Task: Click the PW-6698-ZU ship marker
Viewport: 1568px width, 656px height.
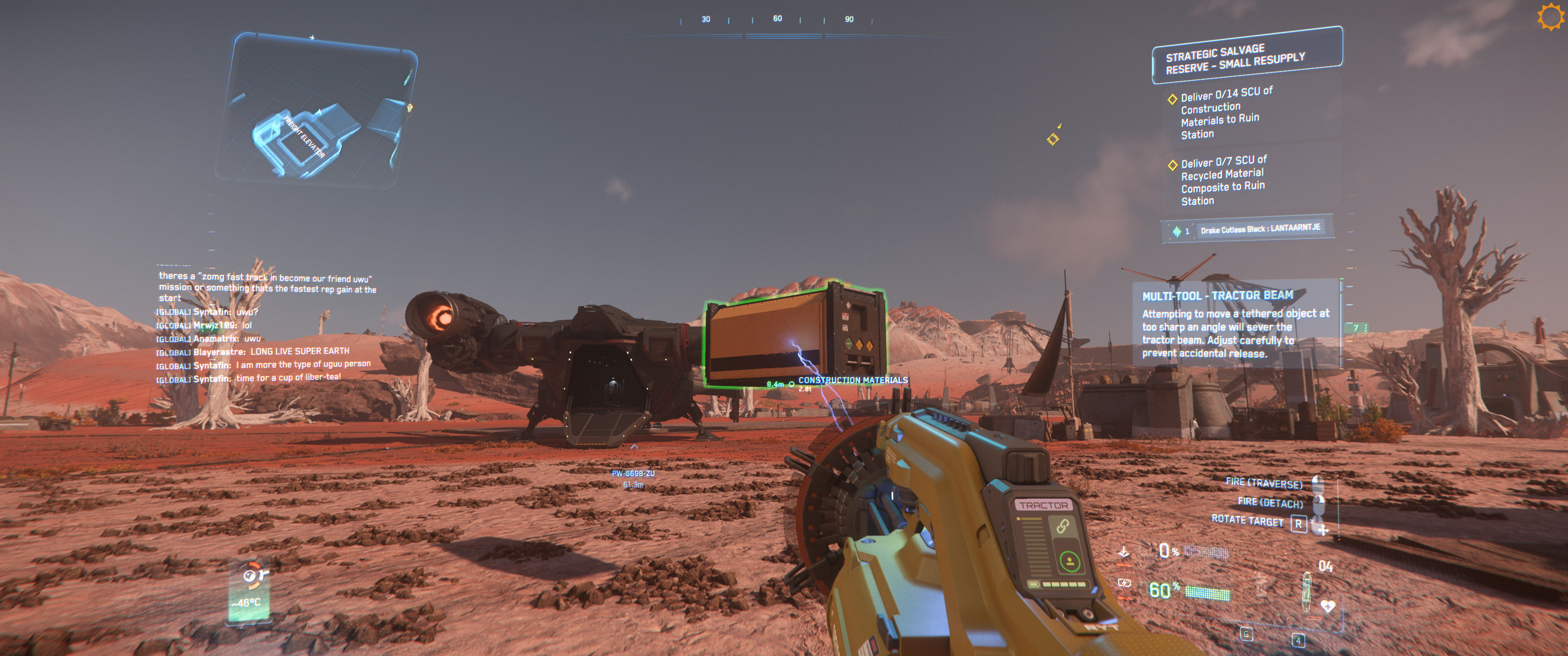Action: (633, 473)
